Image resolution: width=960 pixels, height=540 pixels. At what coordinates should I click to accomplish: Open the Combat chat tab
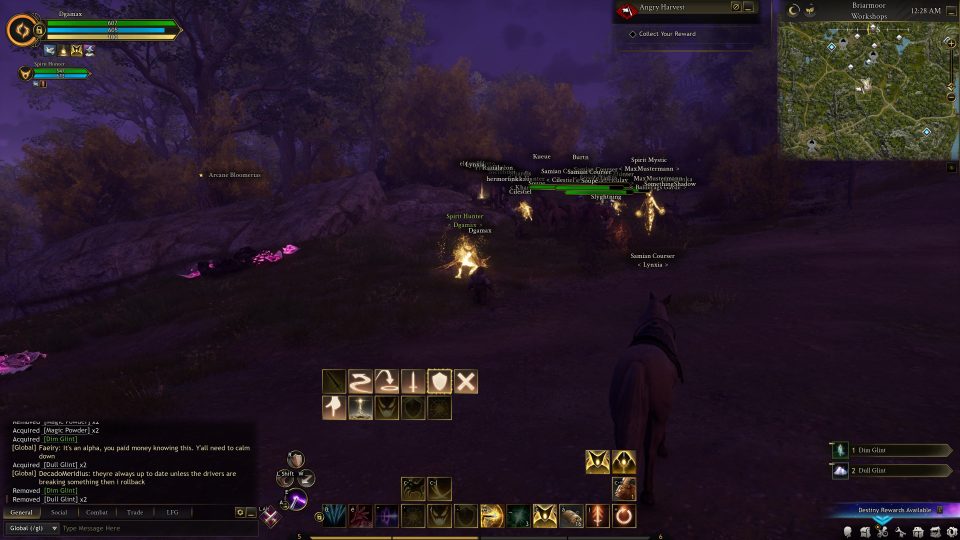click(x=97, y=512)
